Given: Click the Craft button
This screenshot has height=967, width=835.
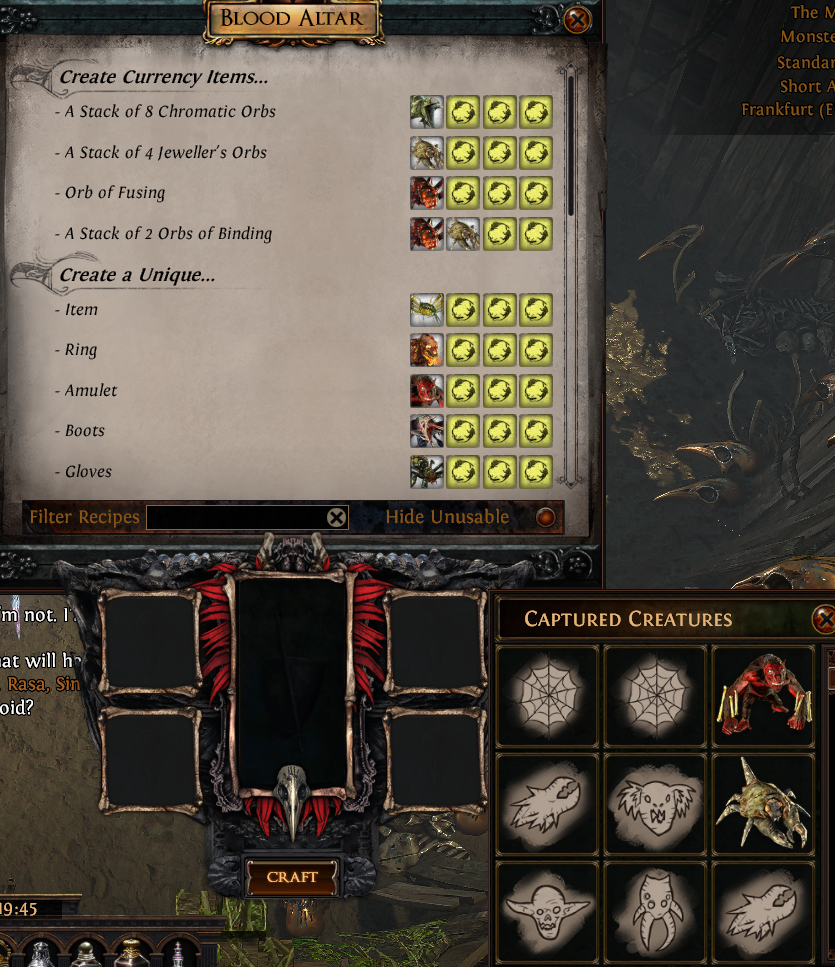Looking at the screenshot, I should click(x=292, y=877).
